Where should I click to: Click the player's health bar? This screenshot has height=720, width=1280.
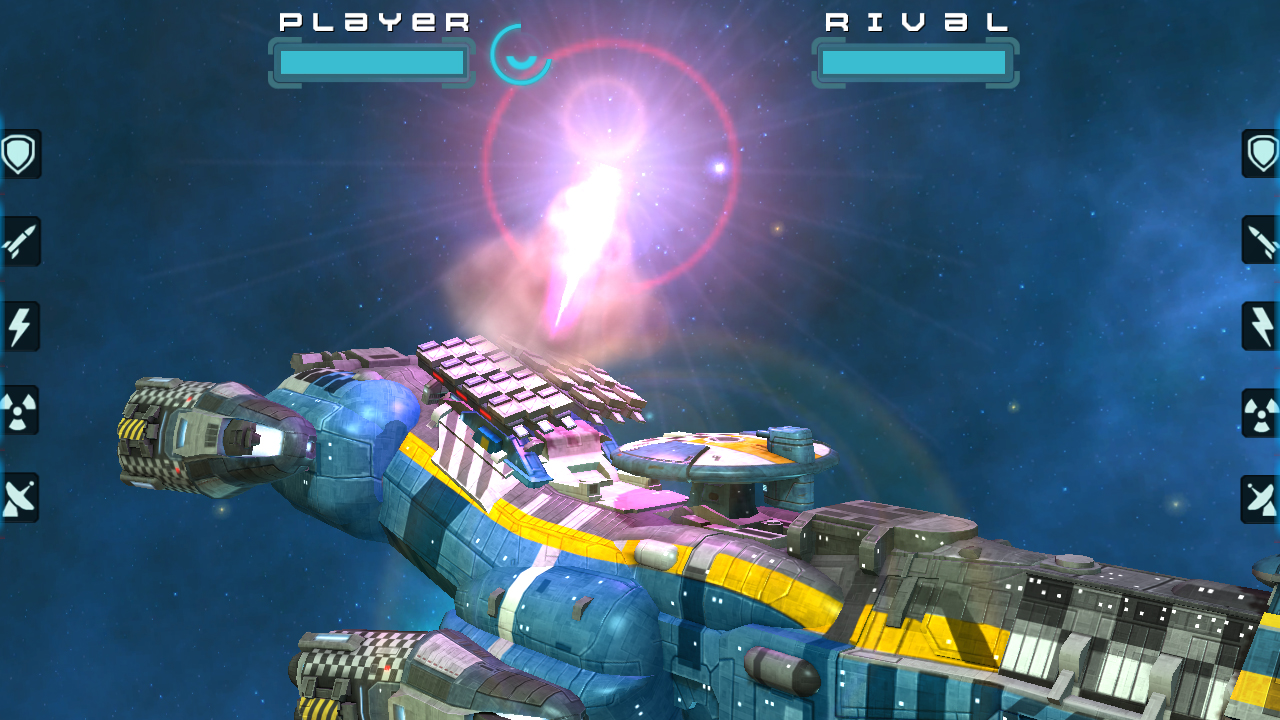pyautogui.click(x=371, y=62)
